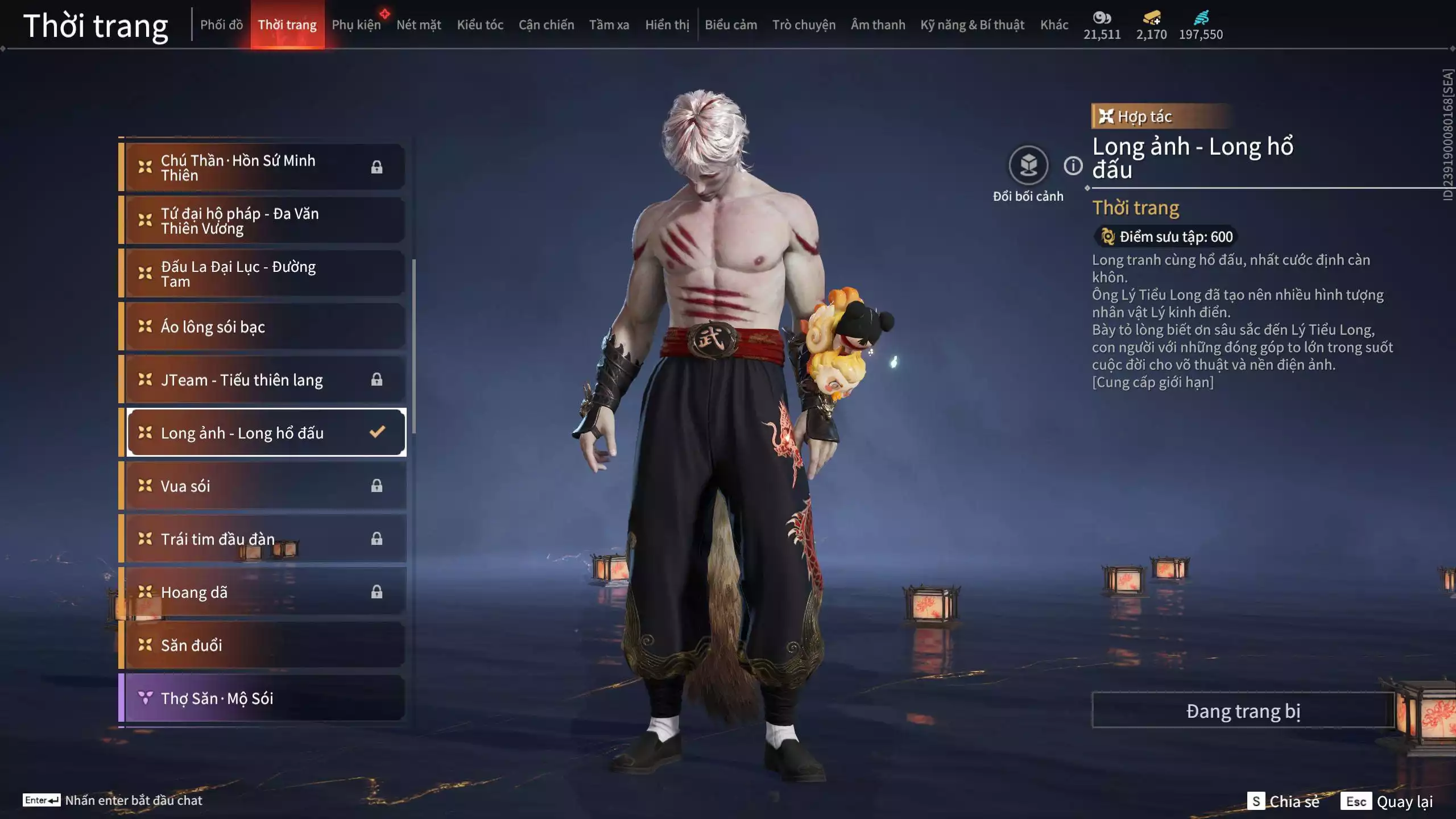Choose the Săn đuổi outfit entry
Screen dimensions: 1456x819
[x=264, y=645]
